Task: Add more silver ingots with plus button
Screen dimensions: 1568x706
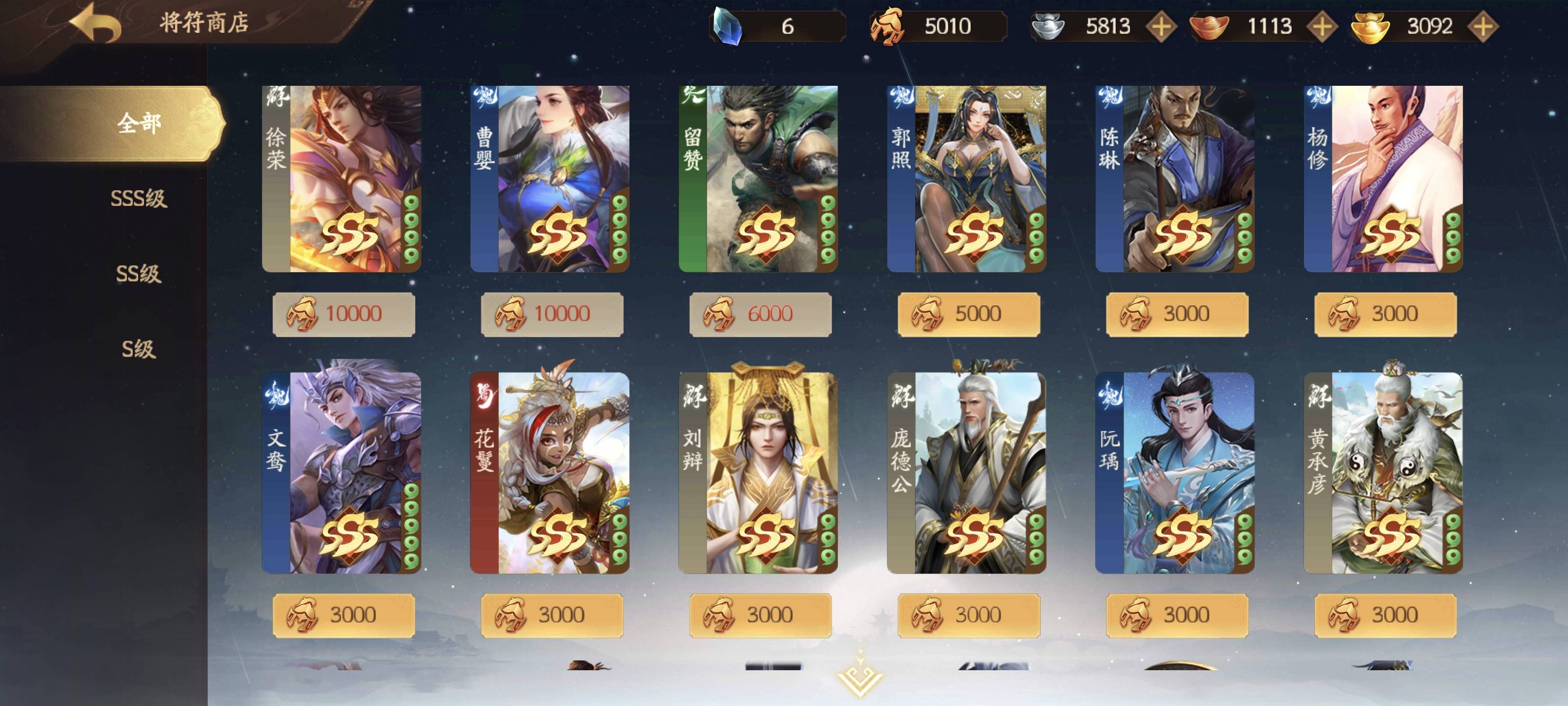Action: [1161, 26]
